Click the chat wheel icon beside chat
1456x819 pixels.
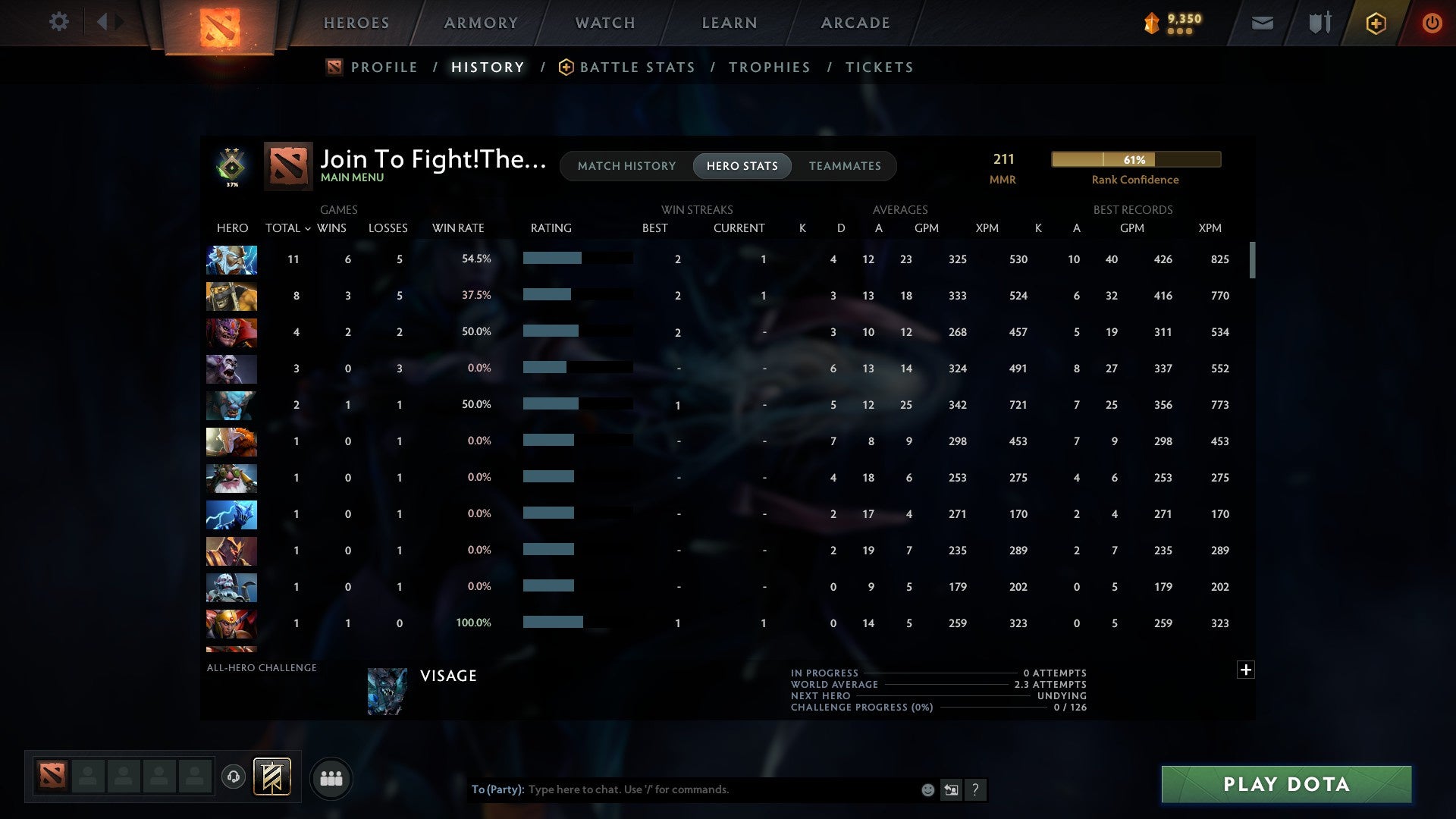click(x=950, y=789)
